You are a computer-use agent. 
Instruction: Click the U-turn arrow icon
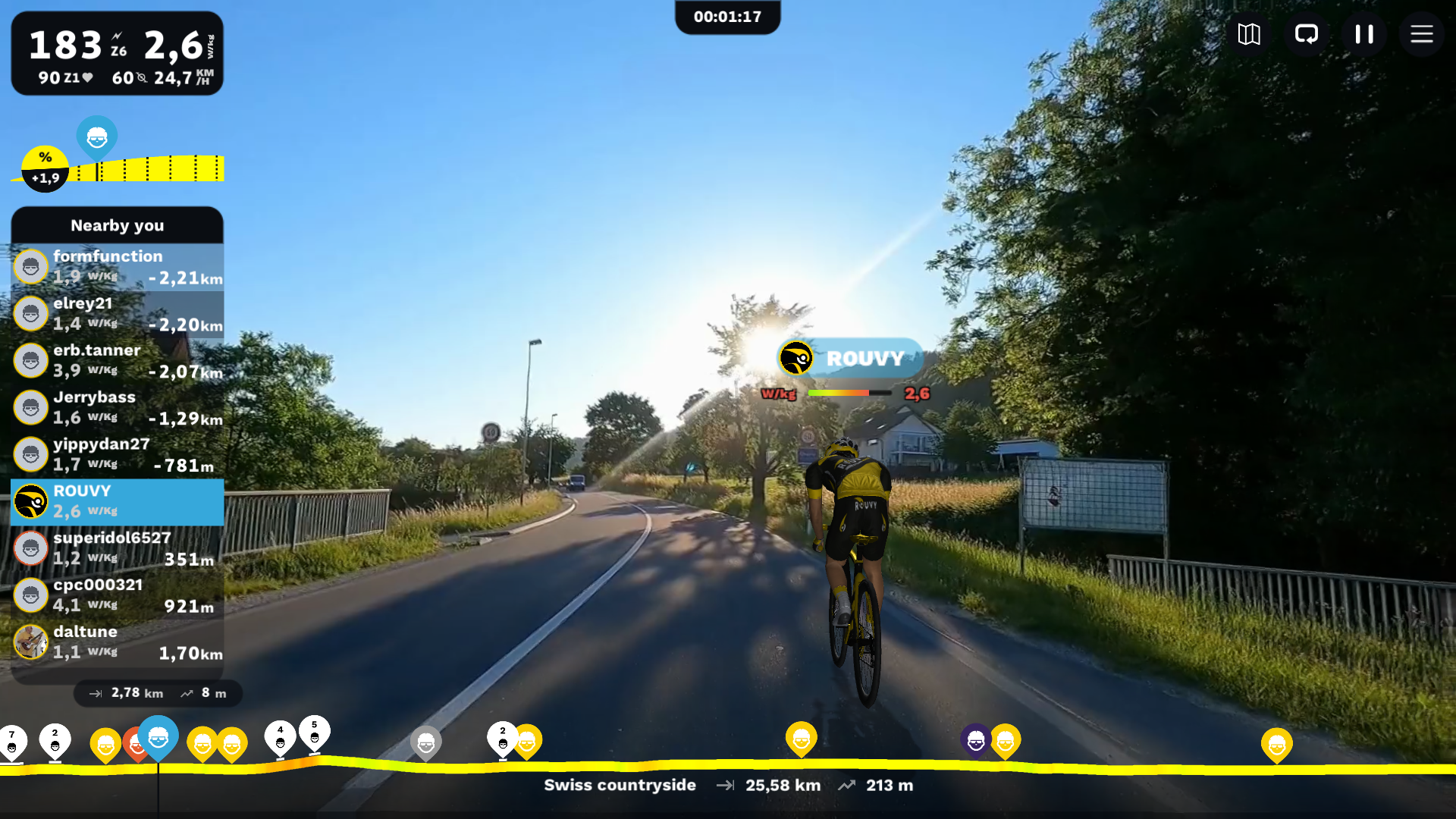1307,34
